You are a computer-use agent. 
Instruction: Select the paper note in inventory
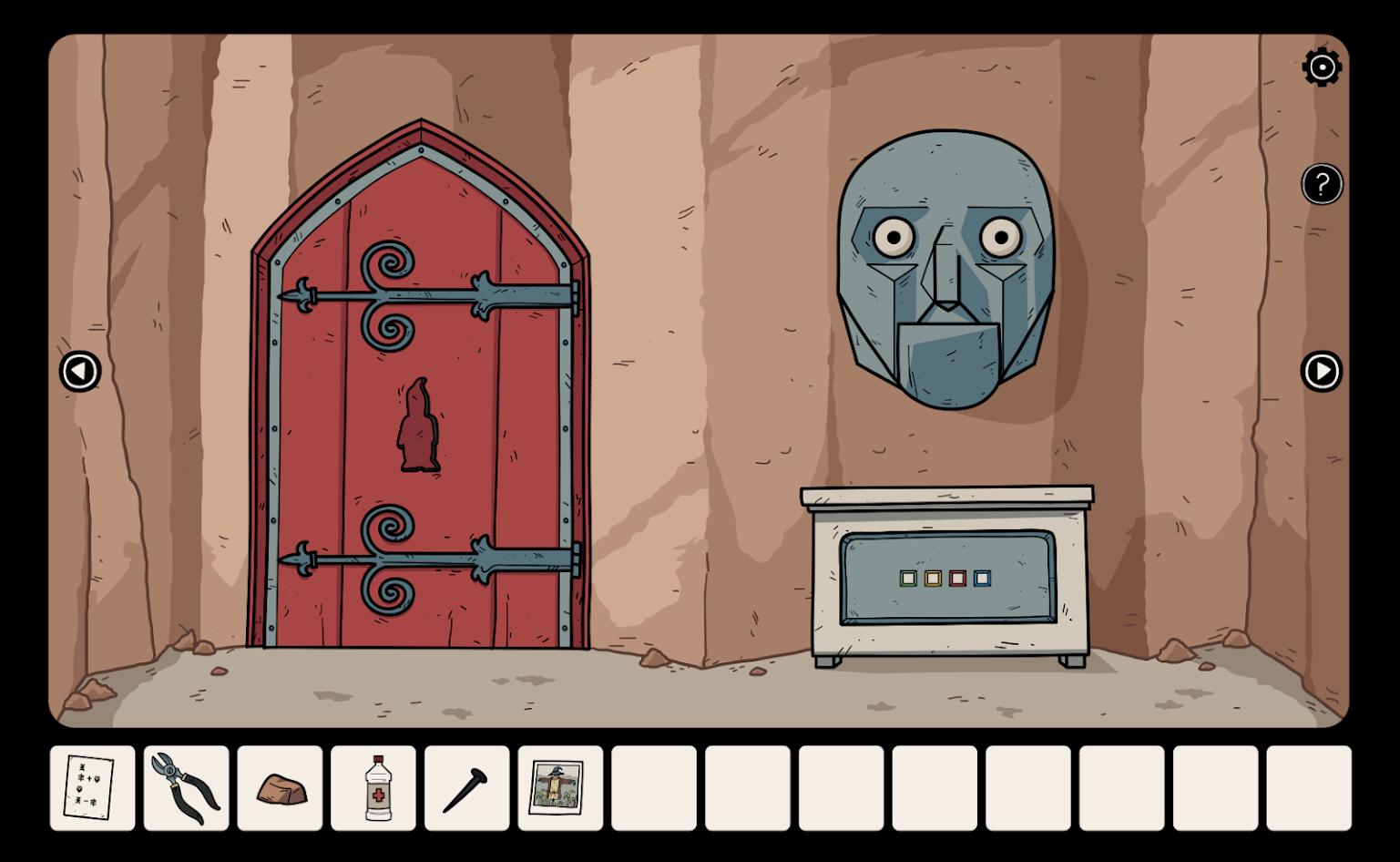[x=92, y=788]
